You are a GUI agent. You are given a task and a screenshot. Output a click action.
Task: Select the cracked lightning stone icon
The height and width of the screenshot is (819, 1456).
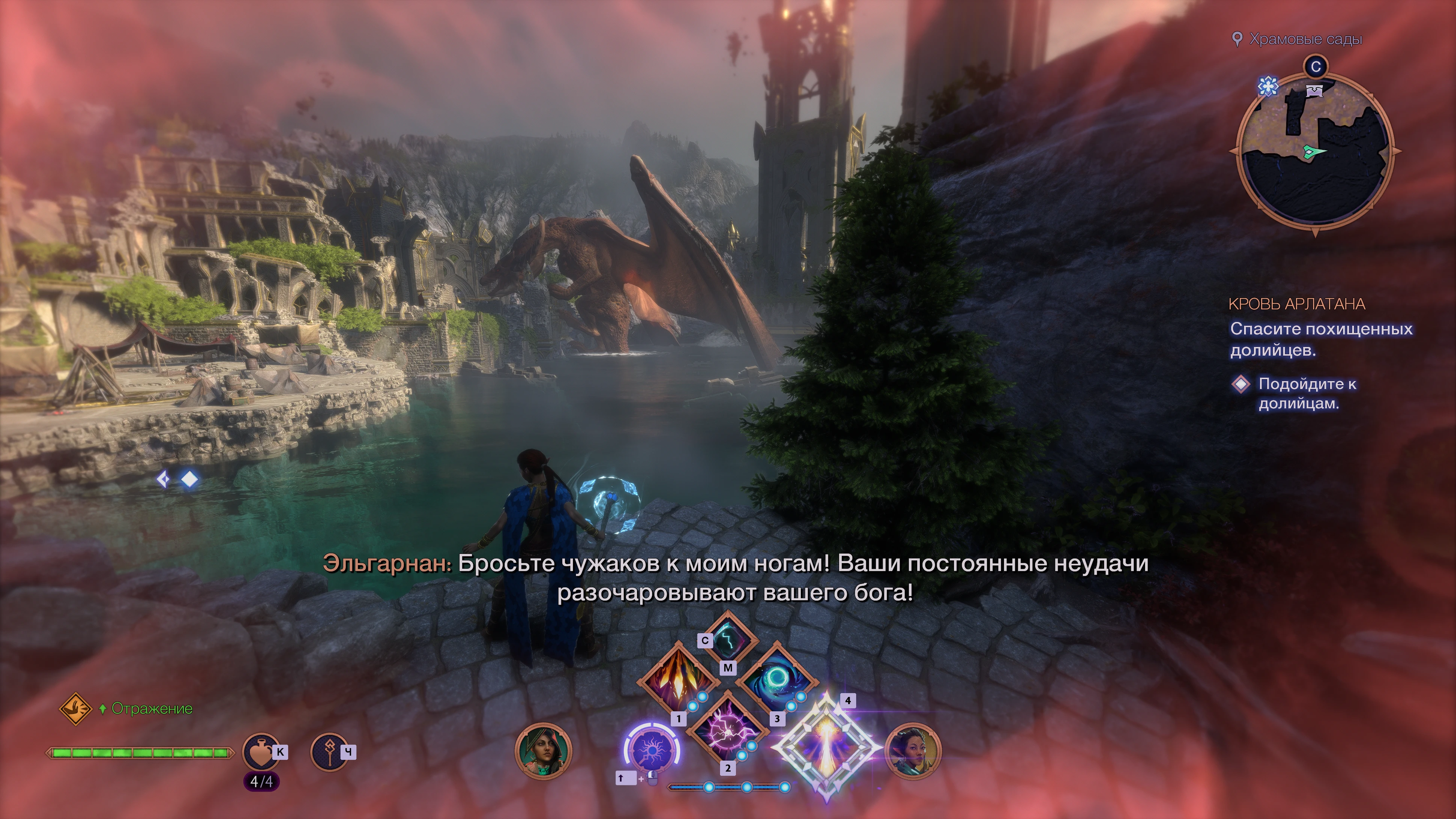(x=728, y=639)
